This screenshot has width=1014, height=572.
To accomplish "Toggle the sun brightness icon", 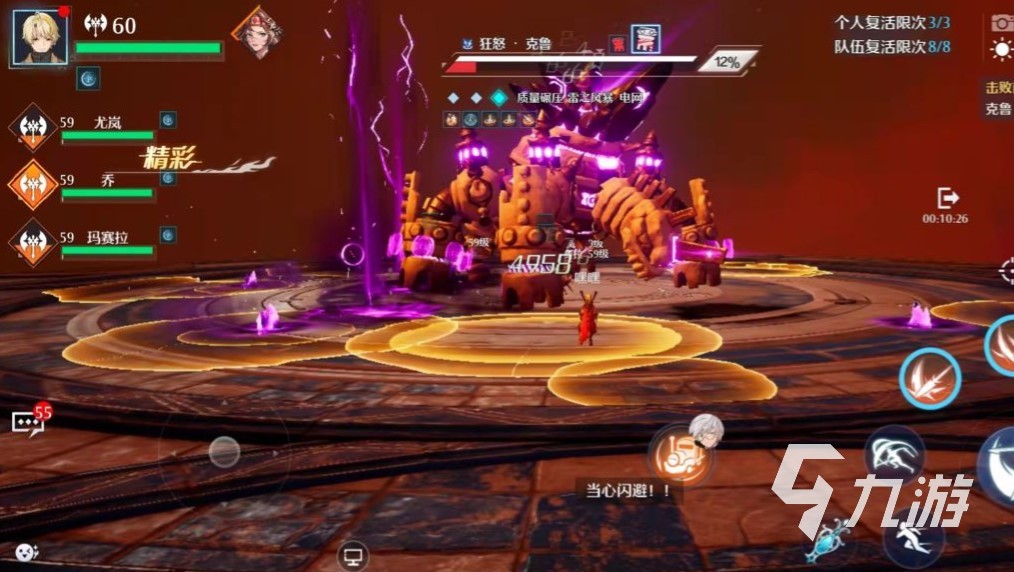I will click(x=1001, y=49).
